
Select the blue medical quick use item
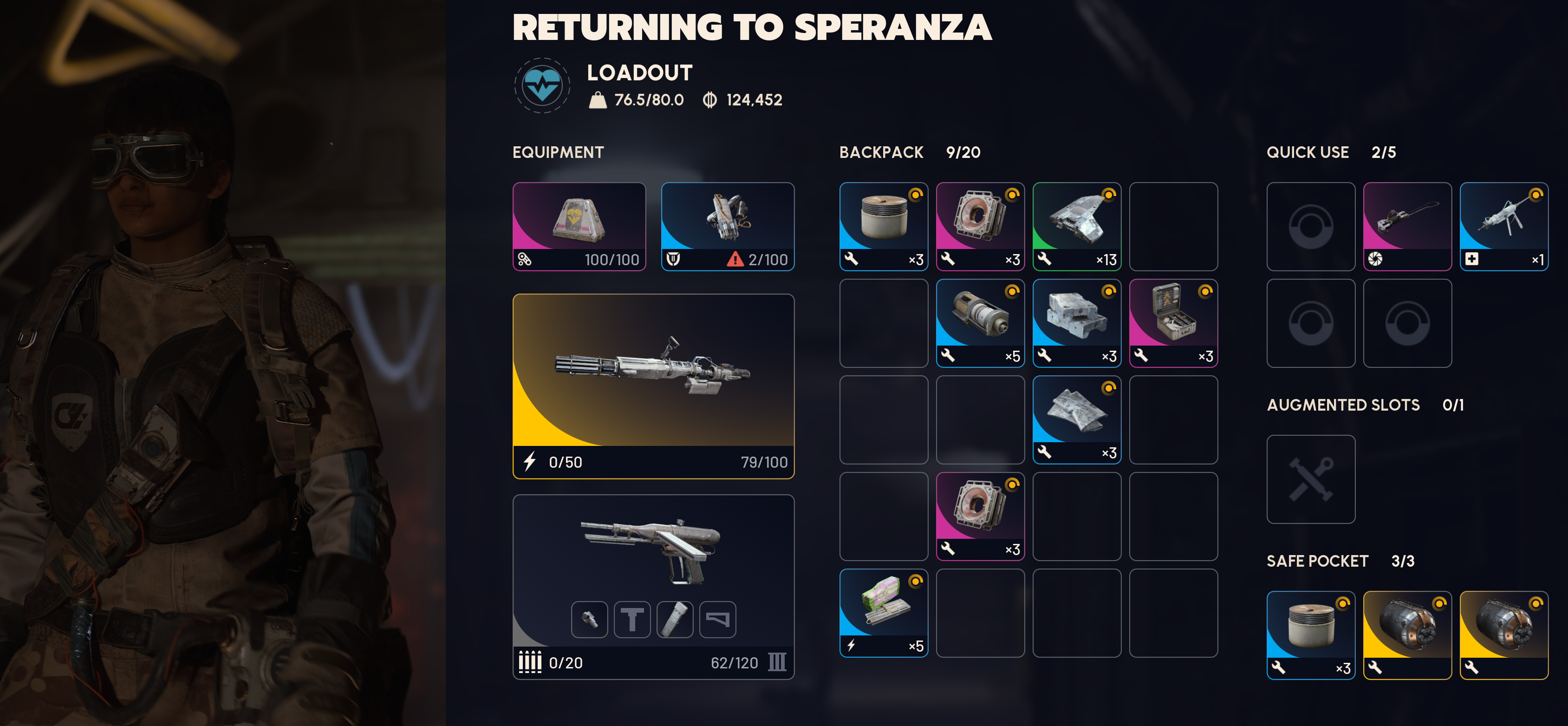[x=1503, y=226]
